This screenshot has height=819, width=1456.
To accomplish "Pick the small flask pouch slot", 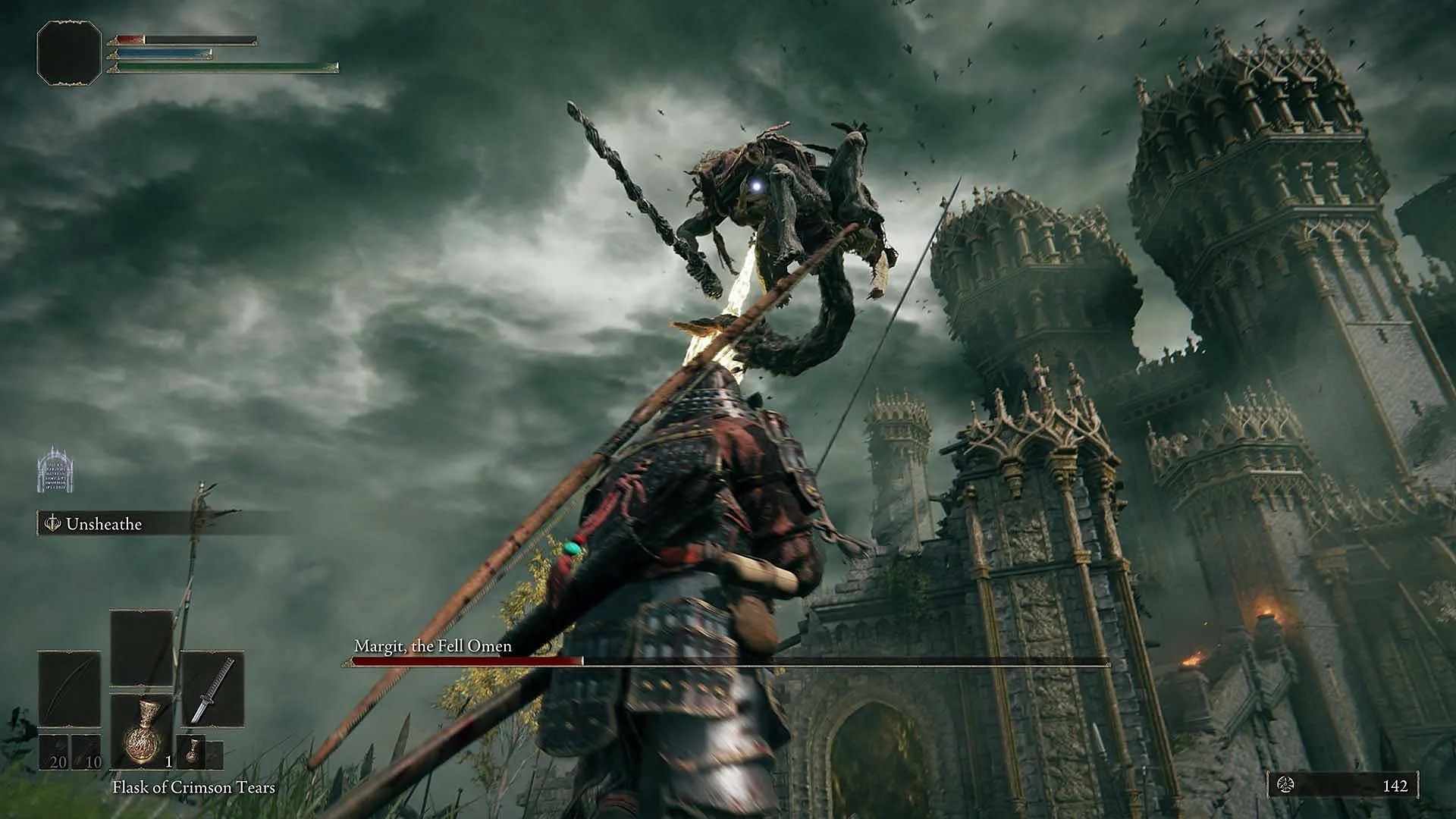I will tap(193, 752).
